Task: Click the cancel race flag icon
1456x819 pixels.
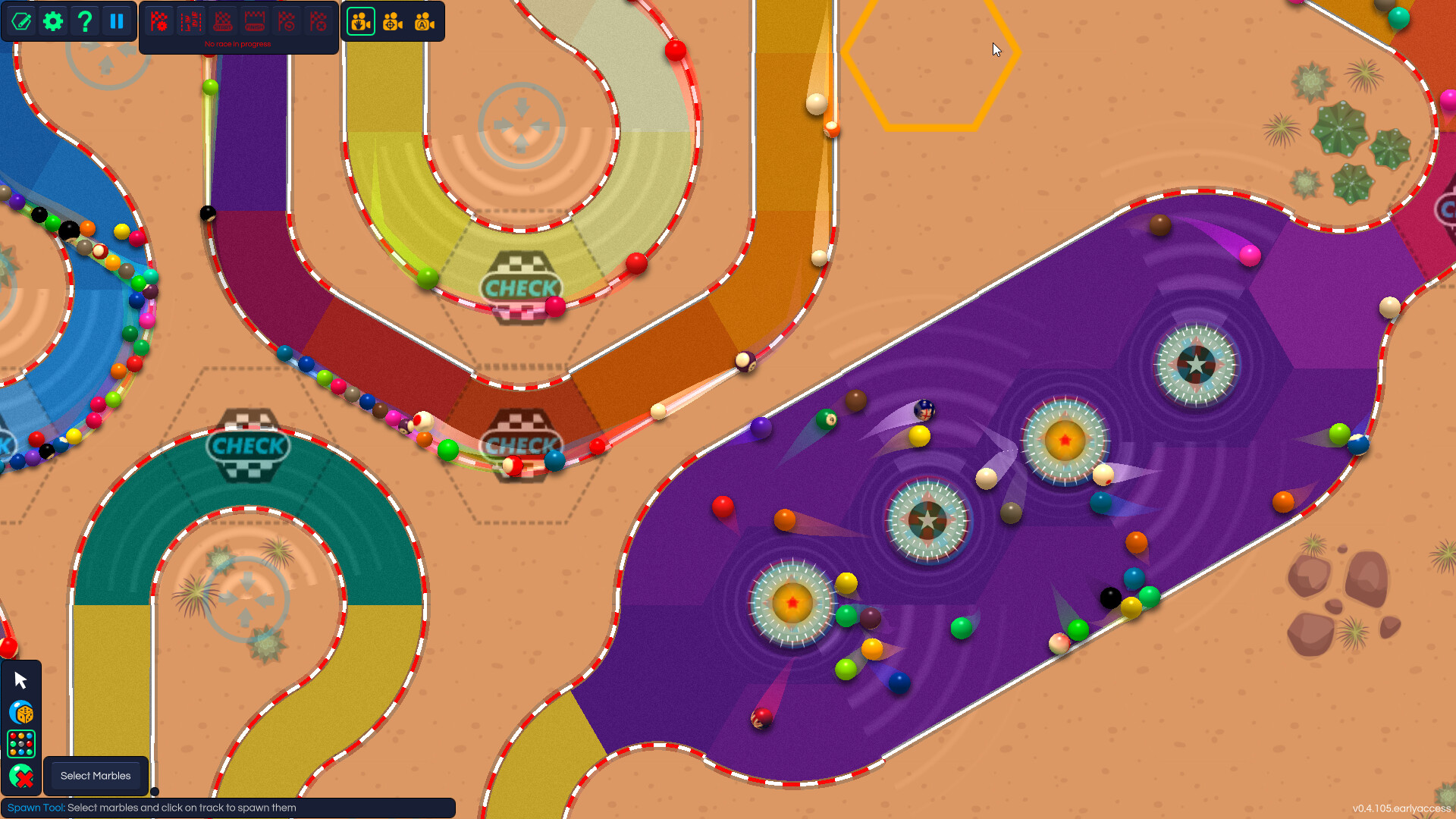Action: [318, 21]
